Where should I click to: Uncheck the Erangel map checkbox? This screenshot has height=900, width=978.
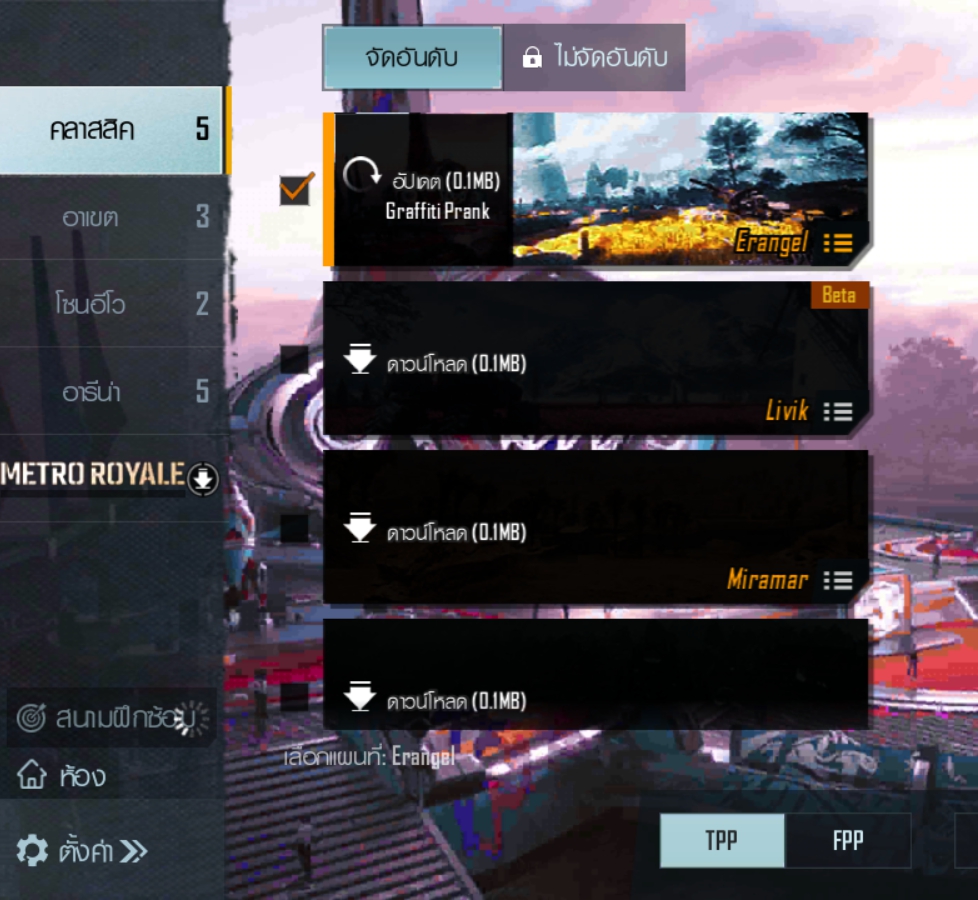coord(296,189)
